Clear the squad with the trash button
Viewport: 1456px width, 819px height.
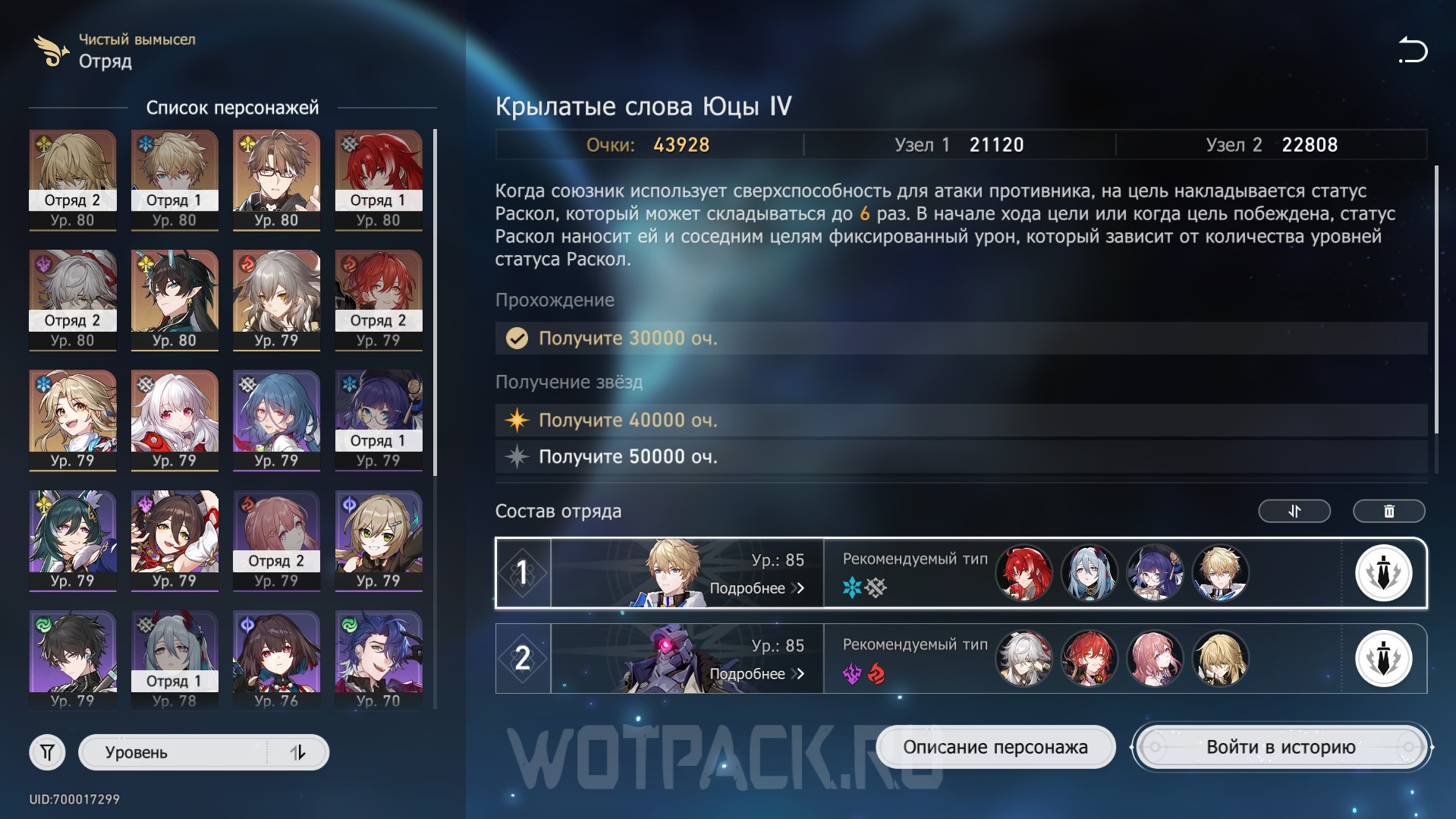point(1388,511)
